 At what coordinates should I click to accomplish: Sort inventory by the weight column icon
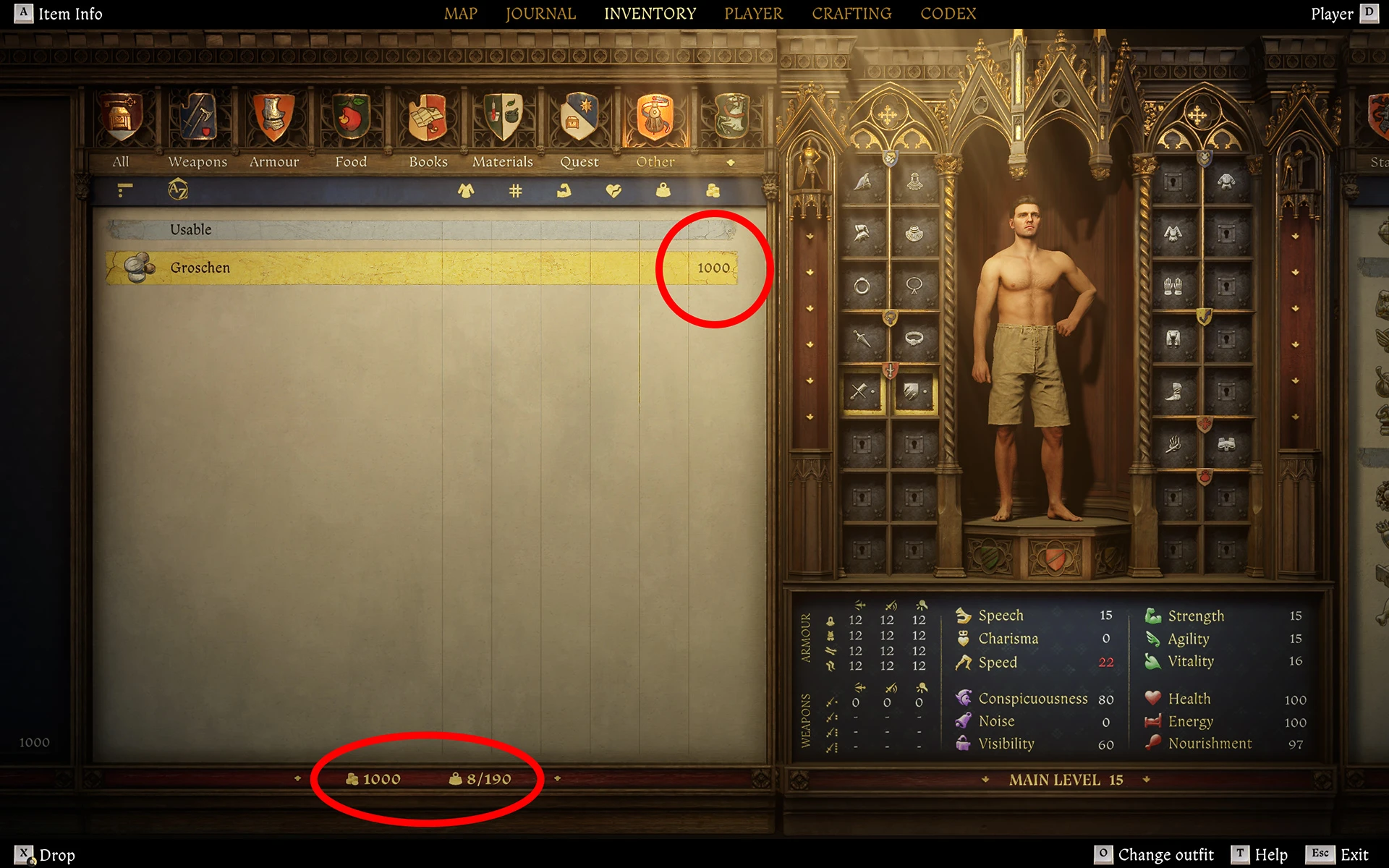660,191
